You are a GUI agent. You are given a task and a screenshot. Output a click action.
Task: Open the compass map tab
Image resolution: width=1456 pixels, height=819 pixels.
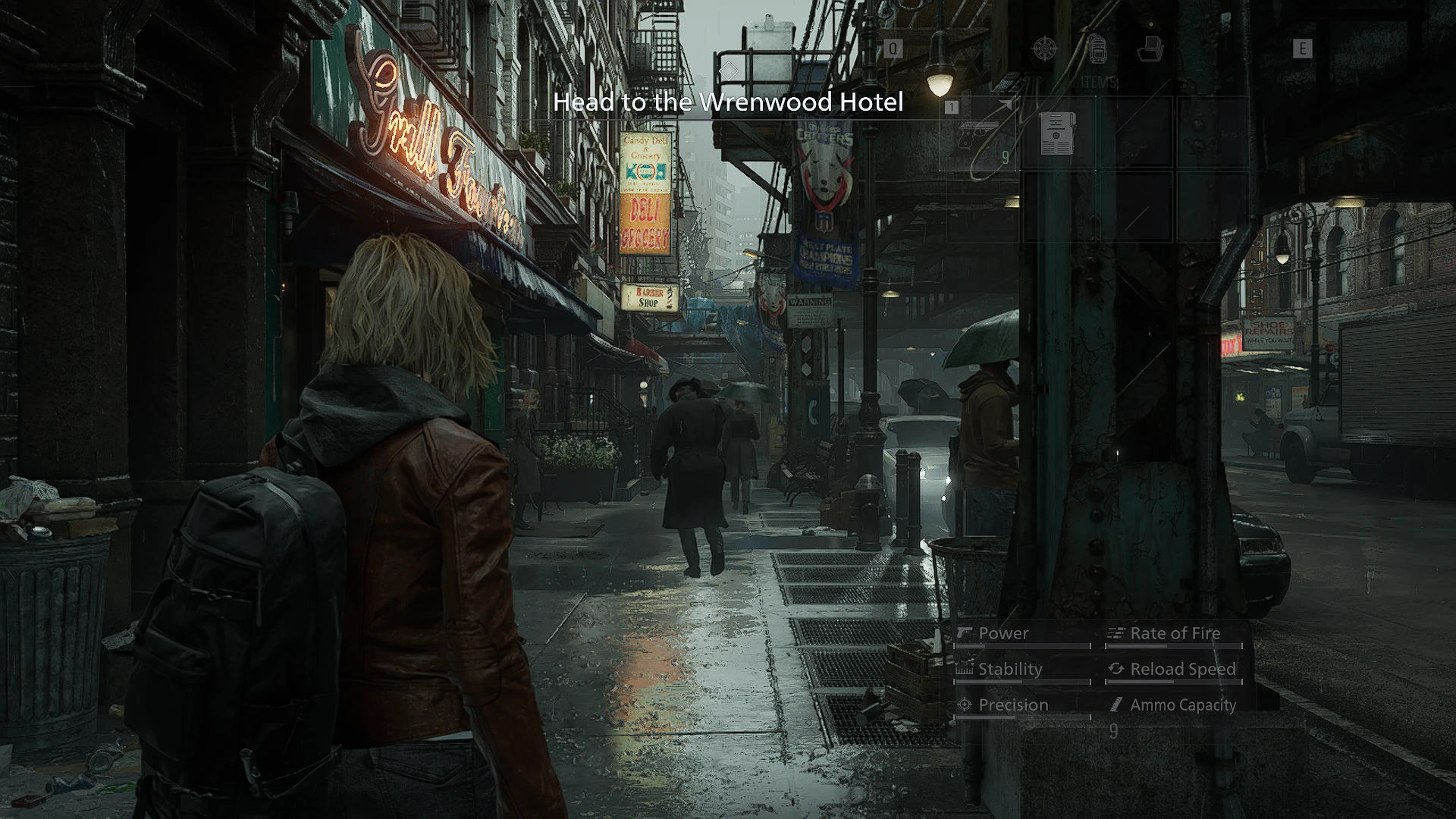(x=1046, y=49)
